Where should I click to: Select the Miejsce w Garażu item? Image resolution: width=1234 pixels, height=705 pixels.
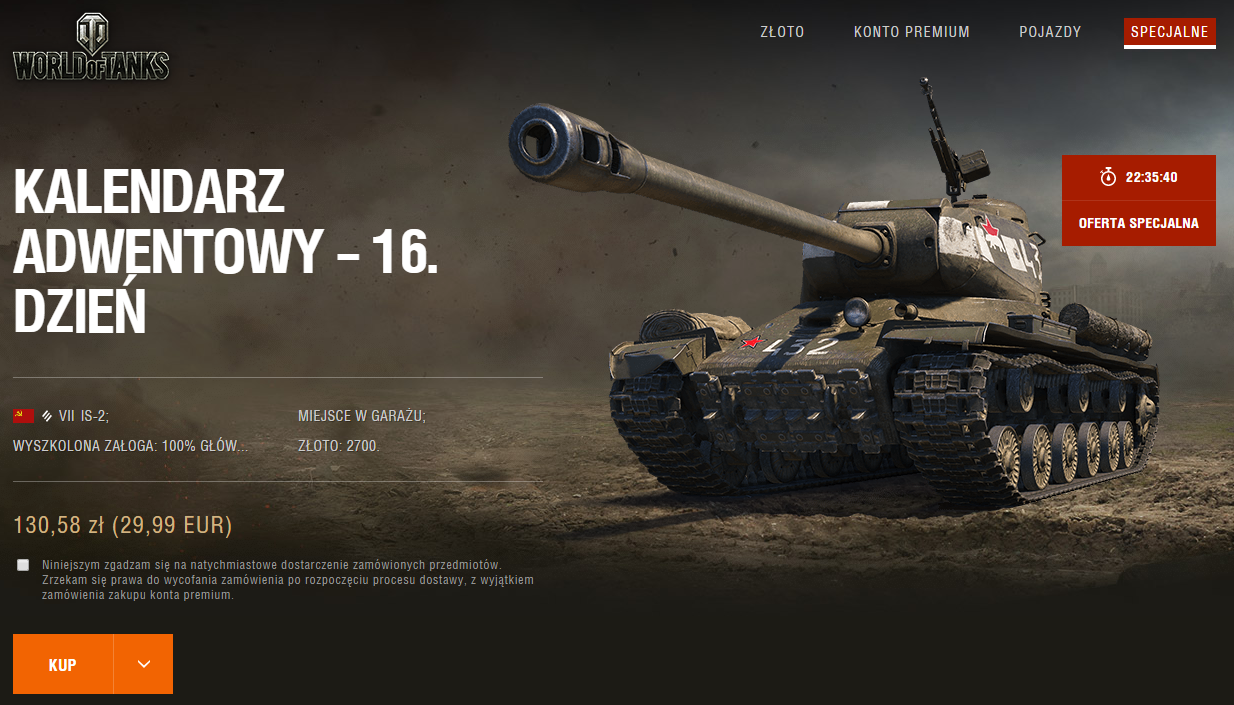coord(361,416)
